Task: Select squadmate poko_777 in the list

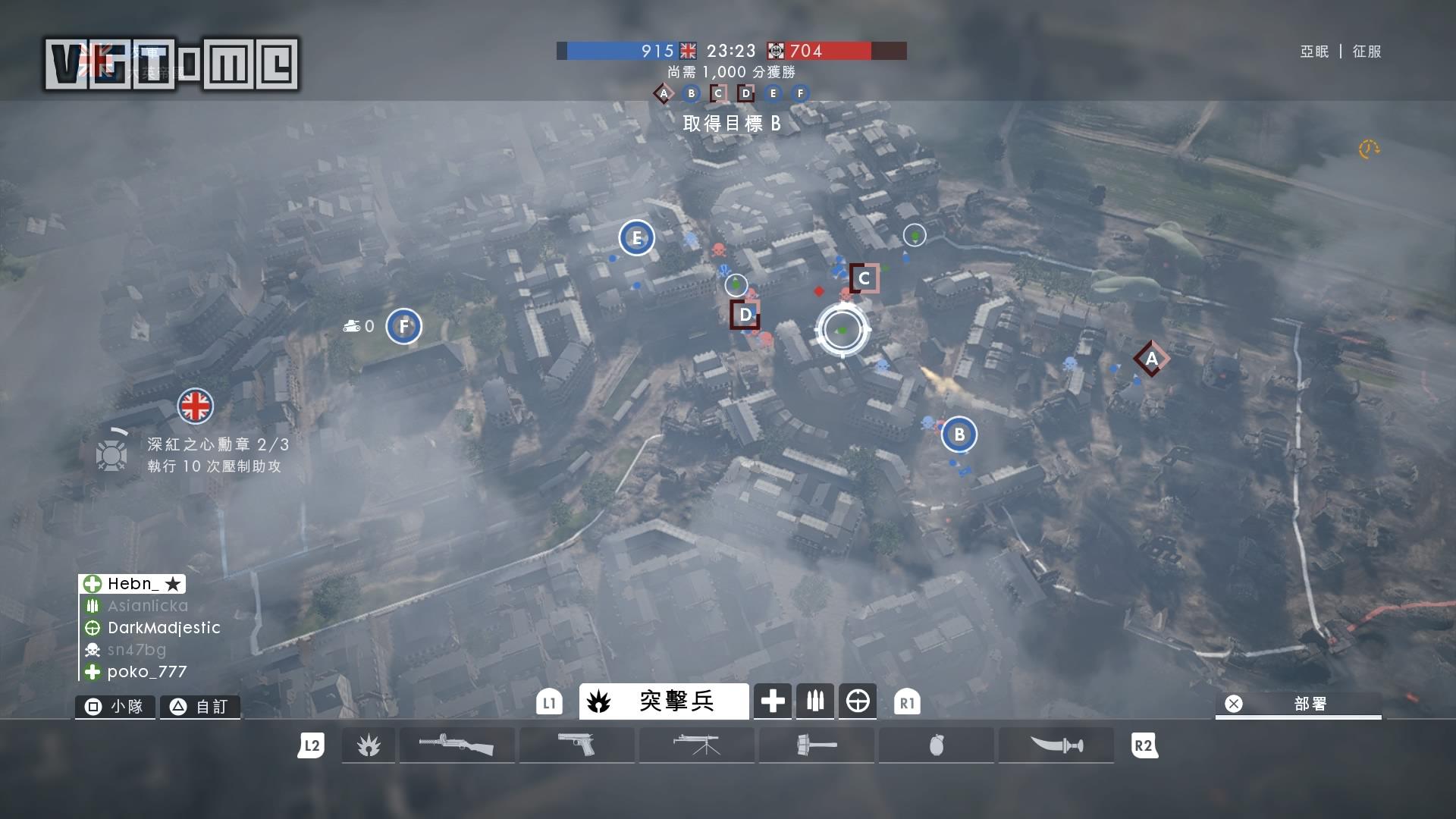Action: tap(146, 672)
